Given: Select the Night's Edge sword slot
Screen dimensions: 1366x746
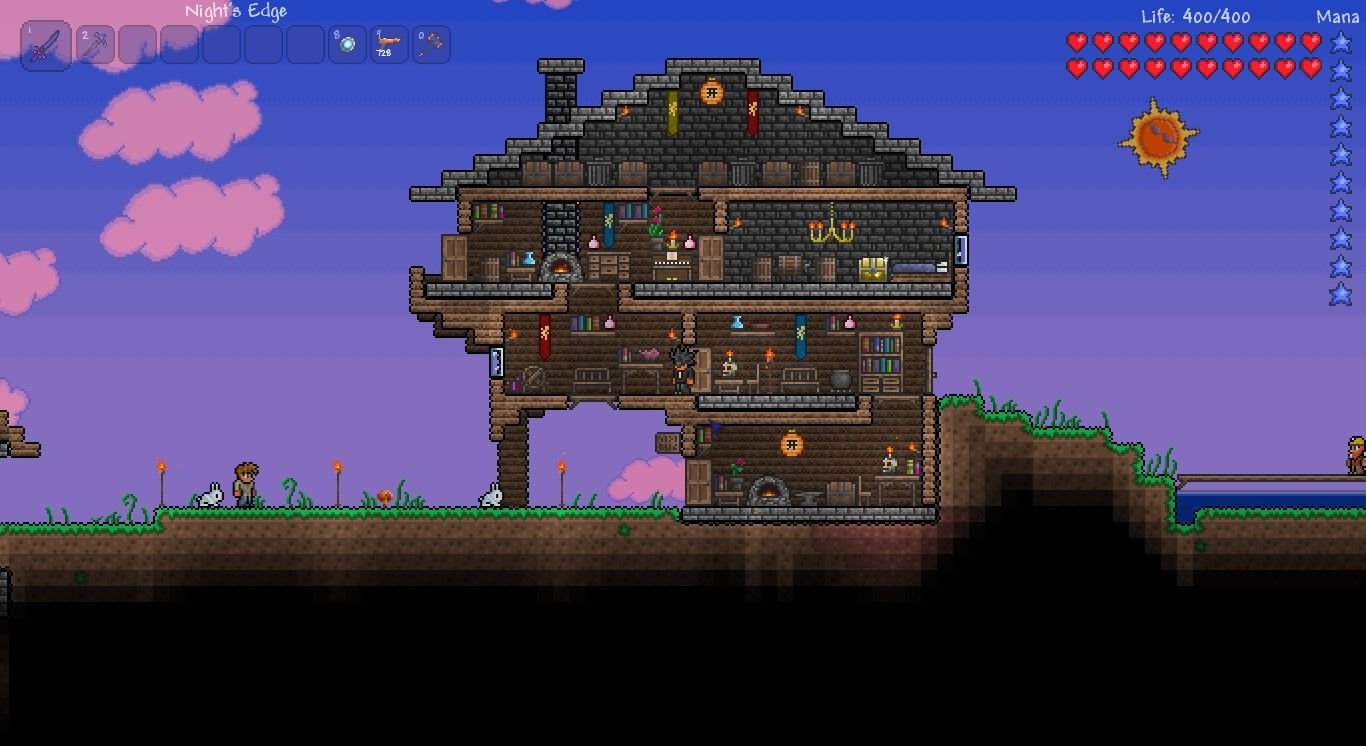Looking at the screenshot, I should [46, 46].
